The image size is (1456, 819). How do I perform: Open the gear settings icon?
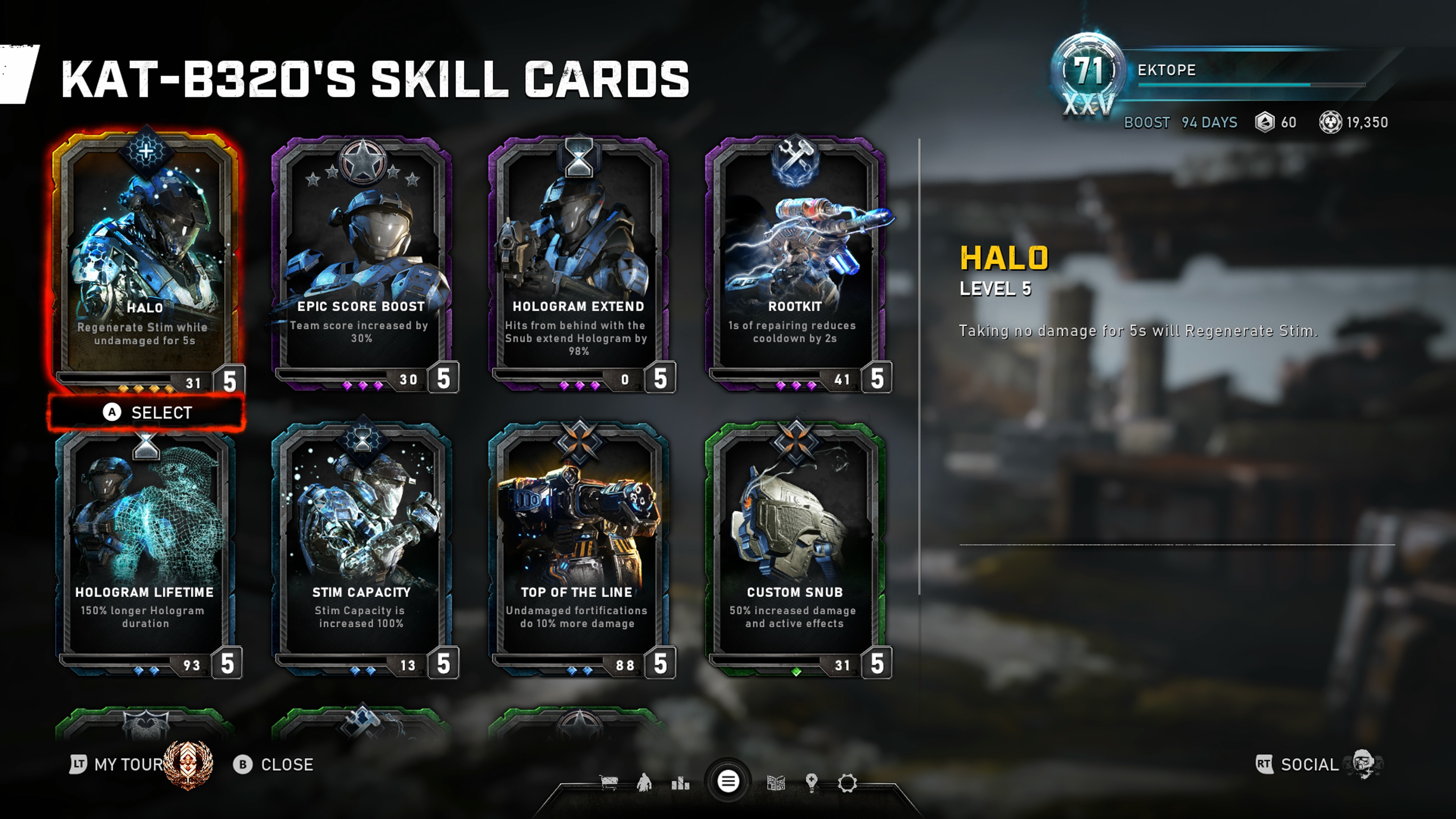pos(847,783)
